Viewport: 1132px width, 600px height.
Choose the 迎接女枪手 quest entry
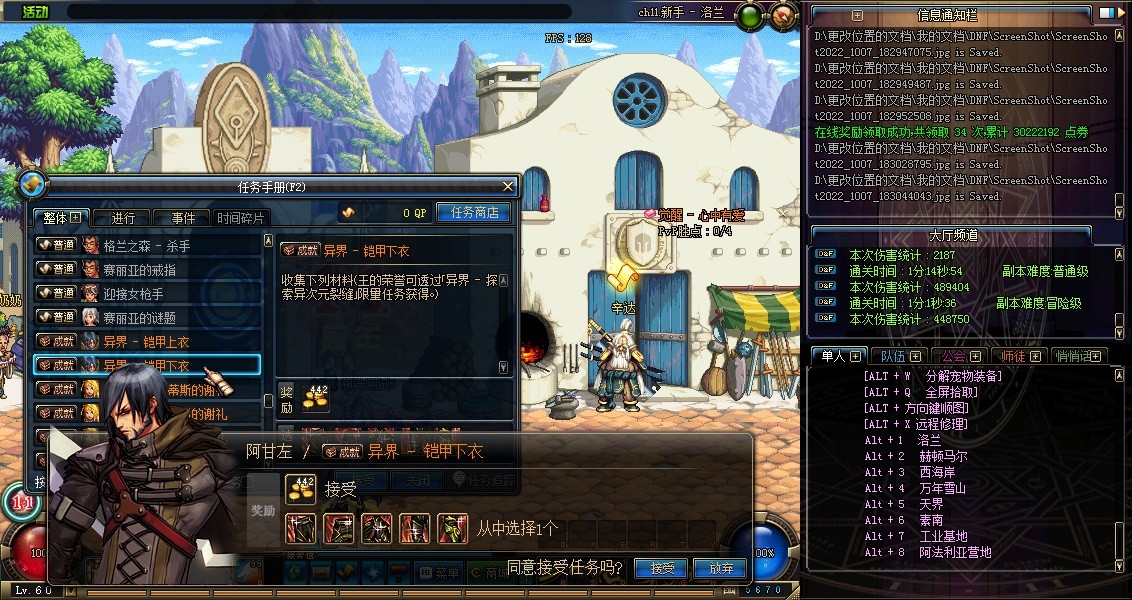[x=147, y=293]
